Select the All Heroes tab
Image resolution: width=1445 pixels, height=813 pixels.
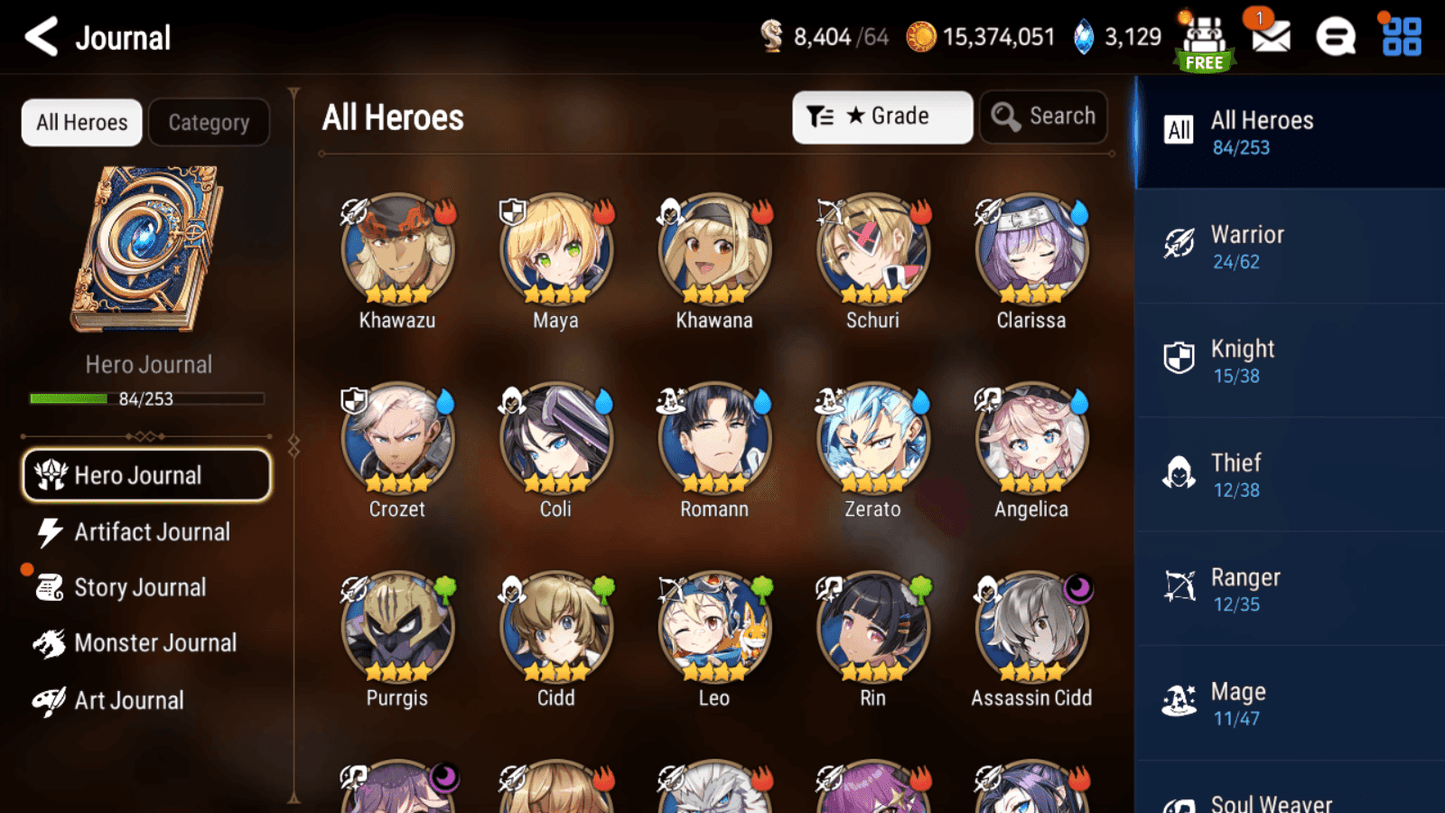pyautogui.click(x=81, y=122)
